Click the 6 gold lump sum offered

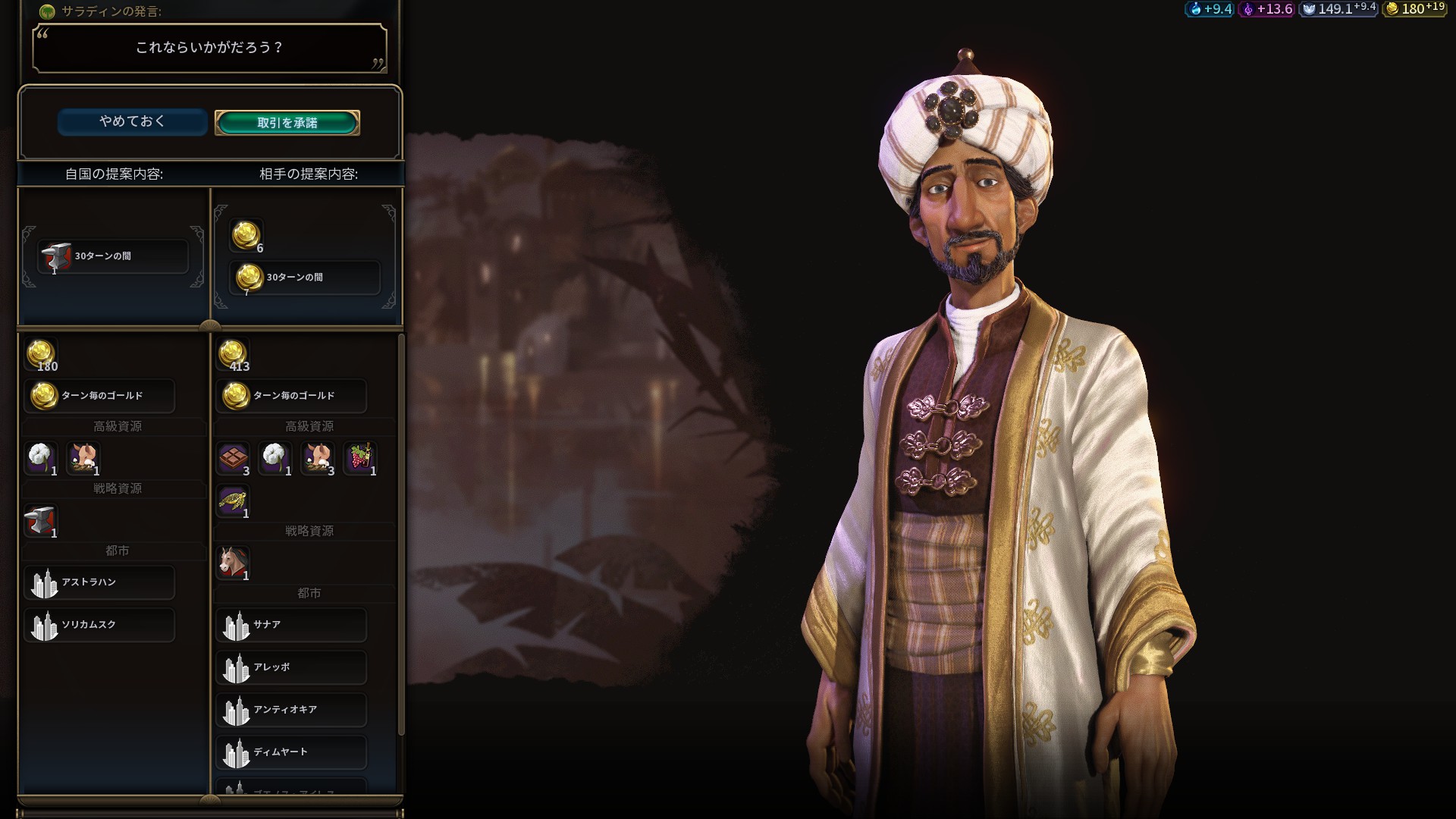246,235
